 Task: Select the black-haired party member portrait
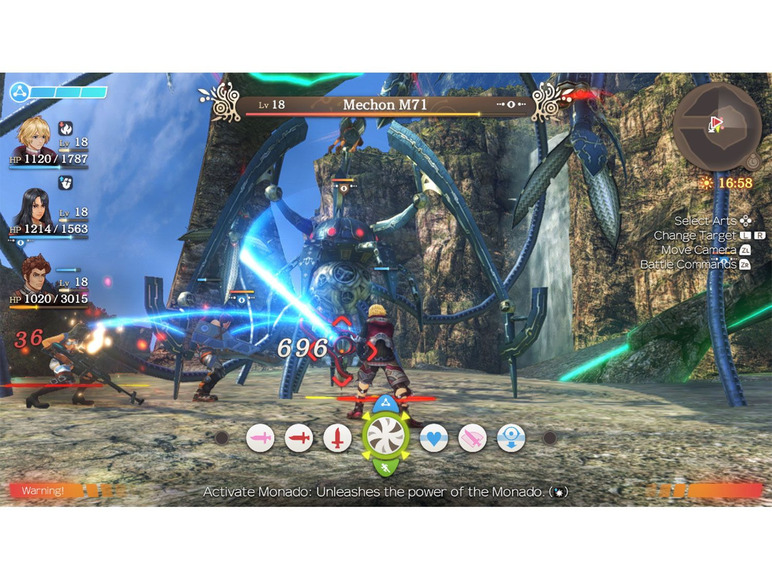[x=36, y=208]
